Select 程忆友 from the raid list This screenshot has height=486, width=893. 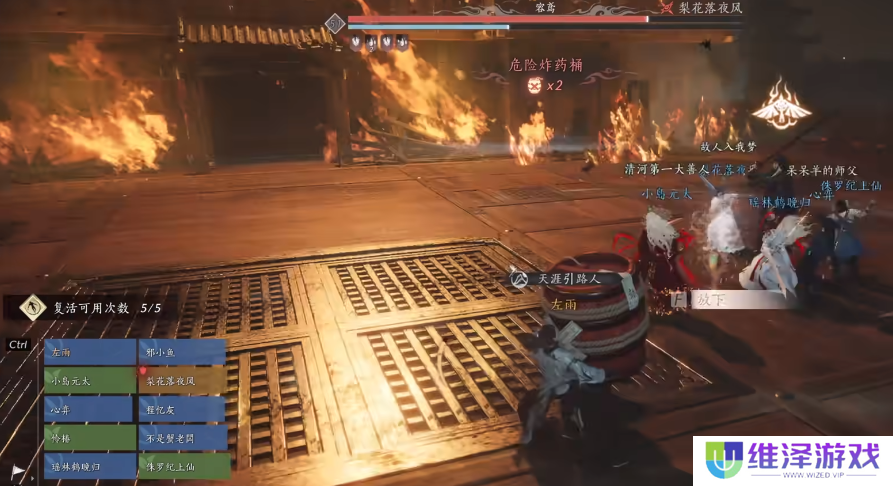coord(181,409)
